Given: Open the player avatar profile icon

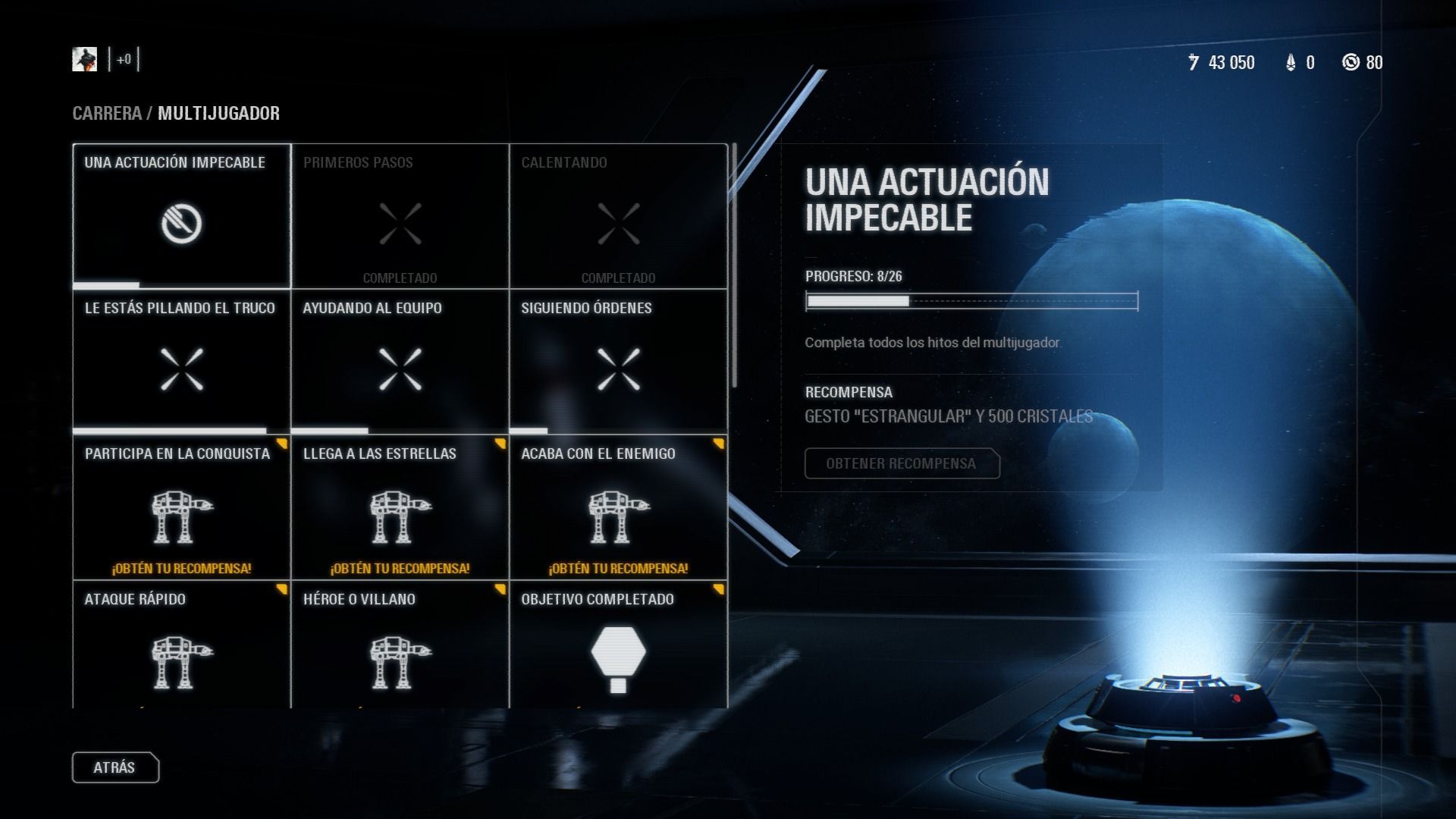Looking at the screenshot, I should [85, 59].
